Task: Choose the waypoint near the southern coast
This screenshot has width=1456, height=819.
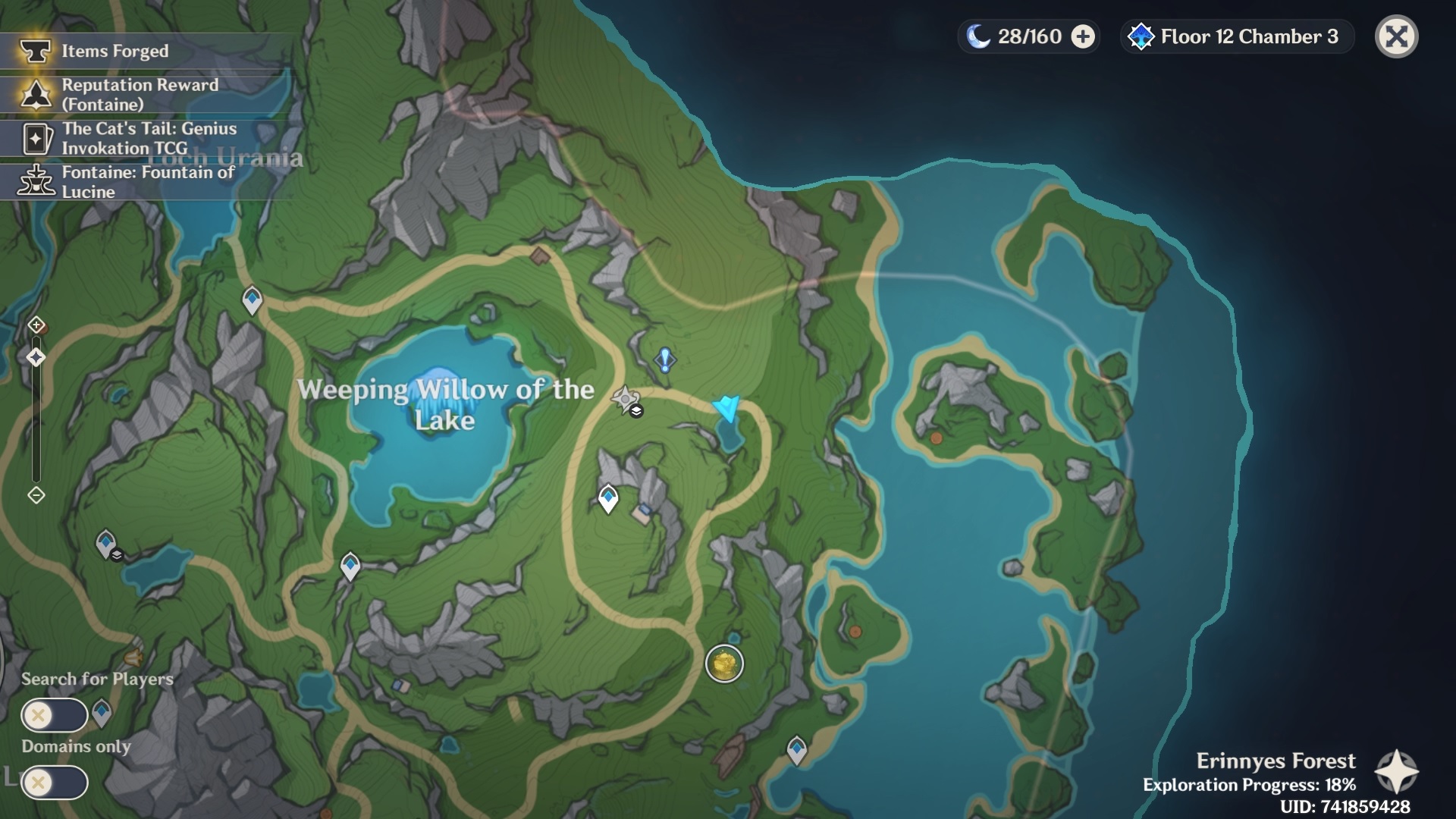Action: [796, 749]
